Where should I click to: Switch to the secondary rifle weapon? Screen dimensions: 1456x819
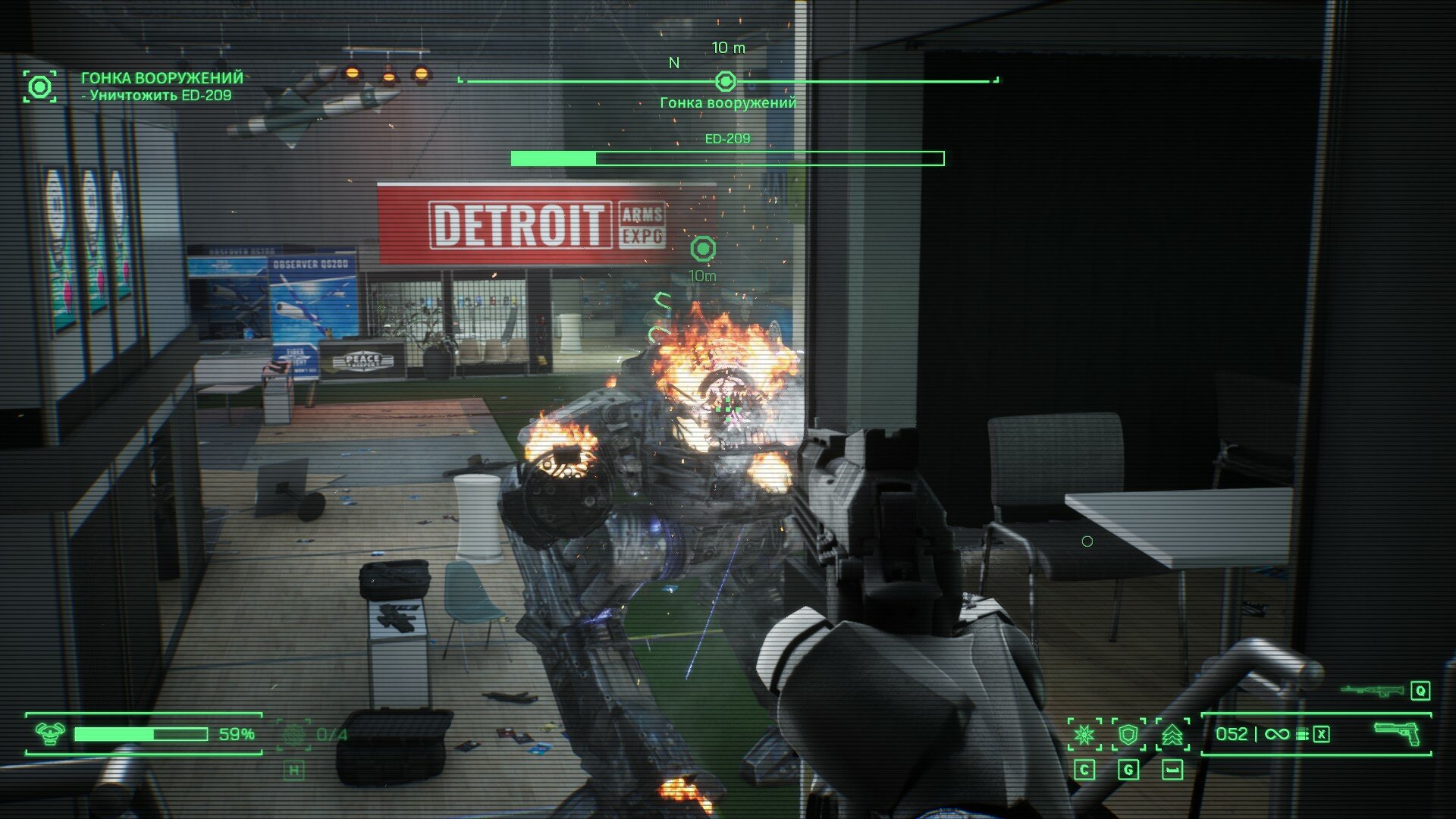click(1372, 690)
